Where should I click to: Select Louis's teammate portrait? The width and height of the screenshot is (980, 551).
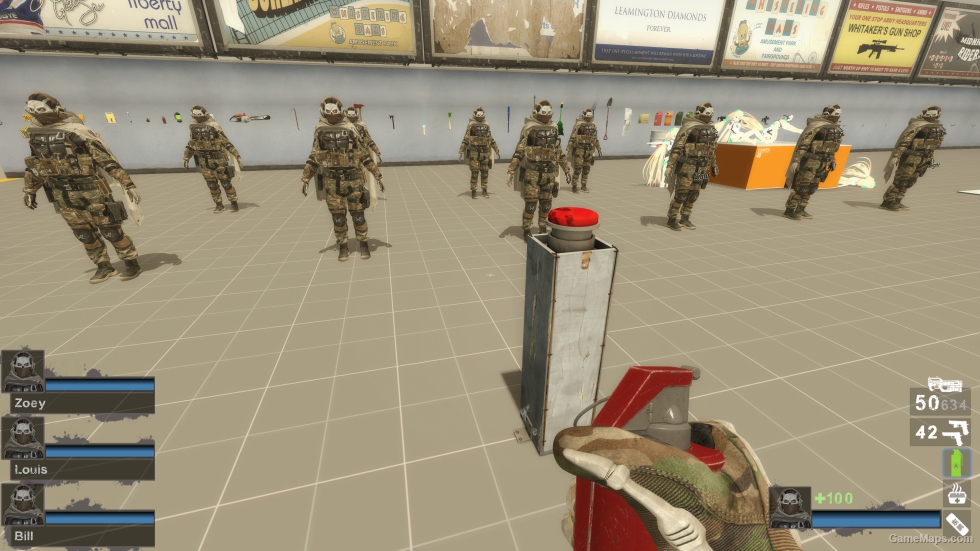(22, 438)
